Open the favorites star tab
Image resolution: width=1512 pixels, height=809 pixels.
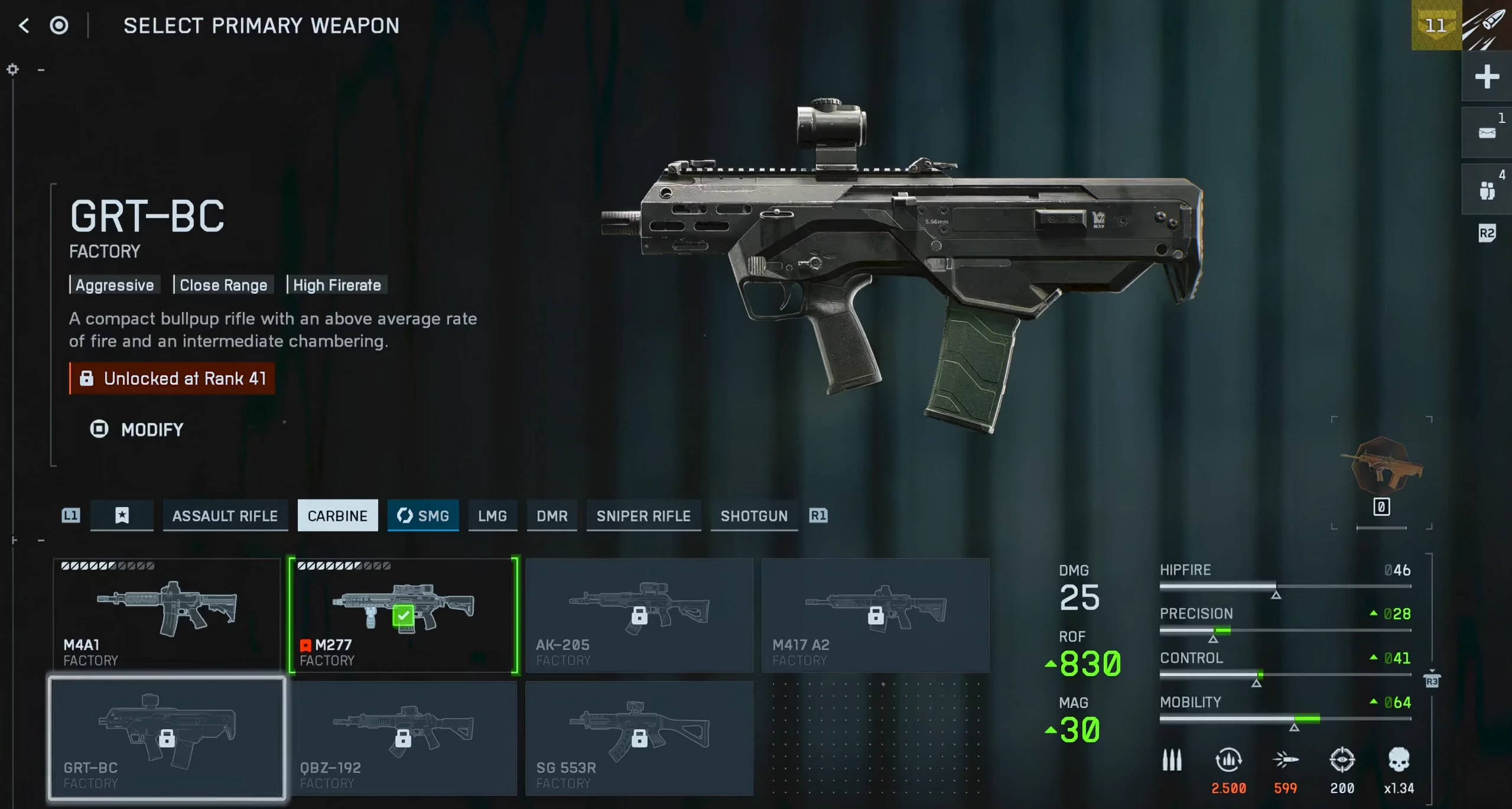click(122, 516)
